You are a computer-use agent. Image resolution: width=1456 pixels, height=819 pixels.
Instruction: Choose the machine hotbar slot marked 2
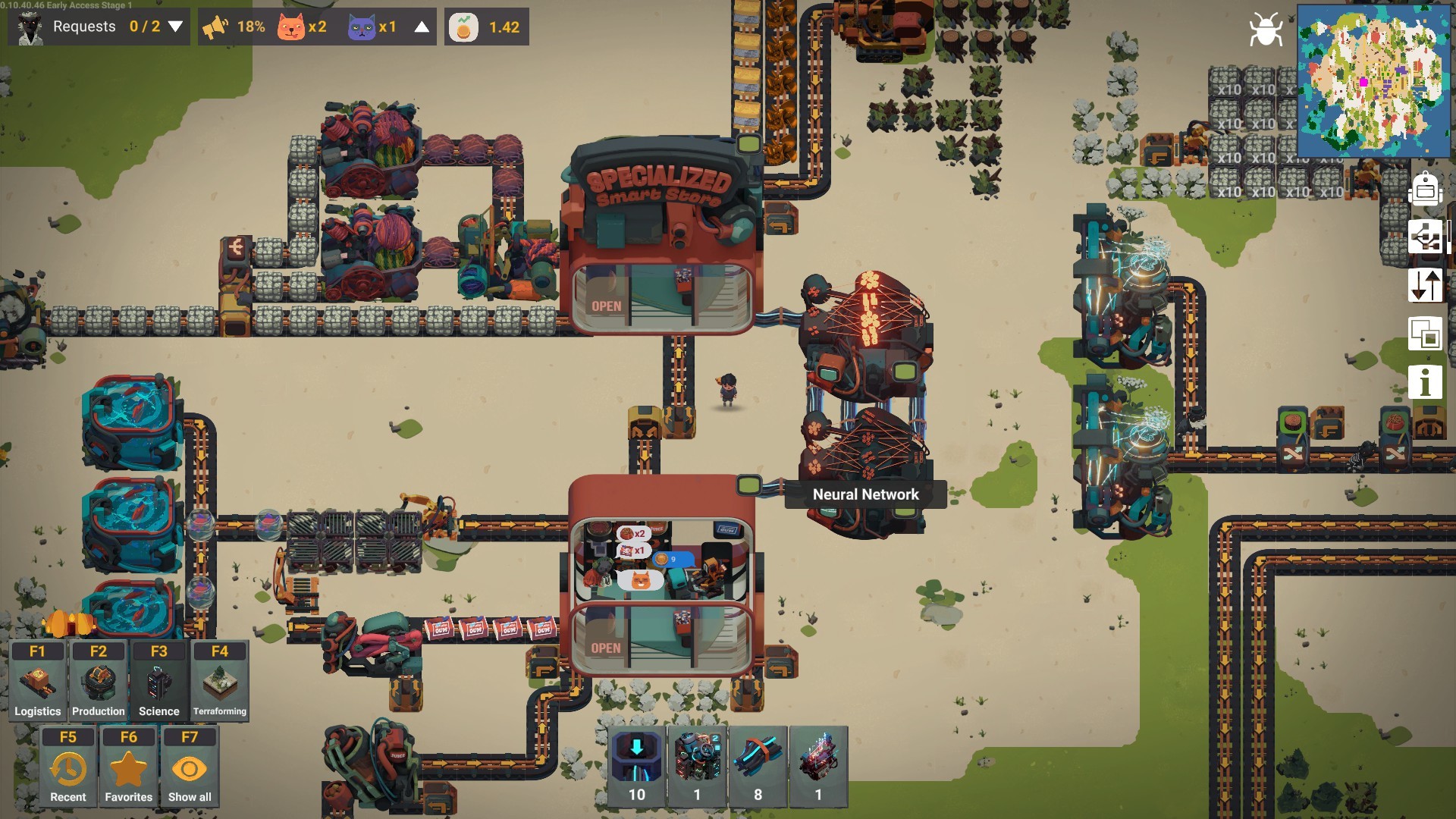point(697,766)
